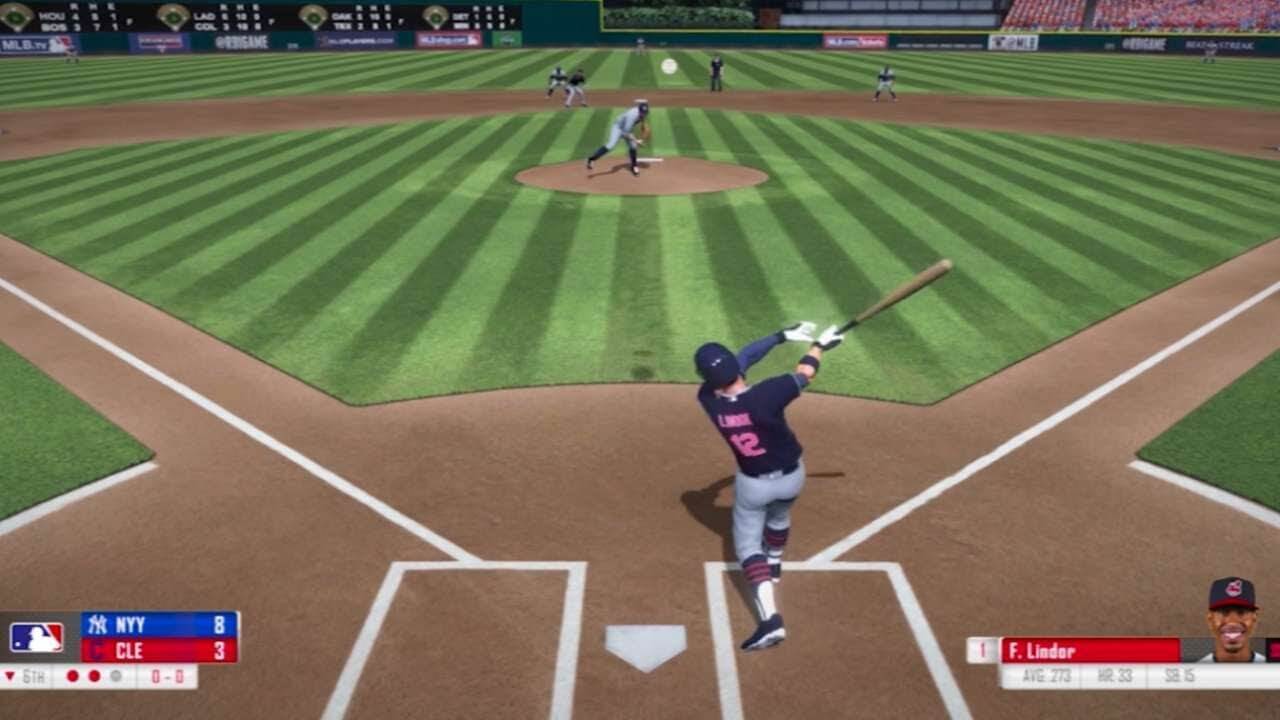
Task: Expand the 6TH inning arrow indicator
Action: [9, 676]
